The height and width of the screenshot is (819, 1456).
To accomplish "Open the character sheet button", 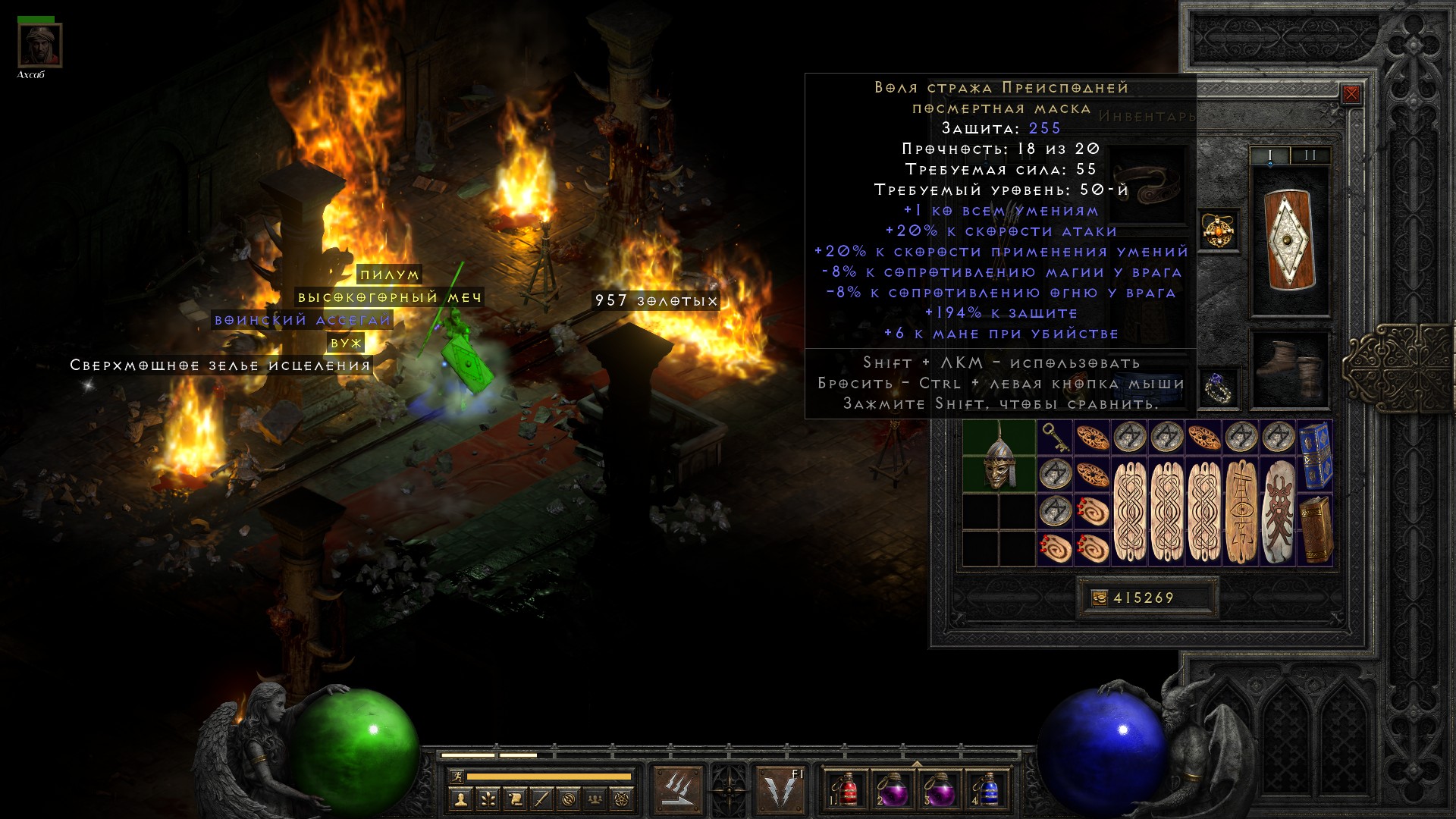I will pos(460,799).
